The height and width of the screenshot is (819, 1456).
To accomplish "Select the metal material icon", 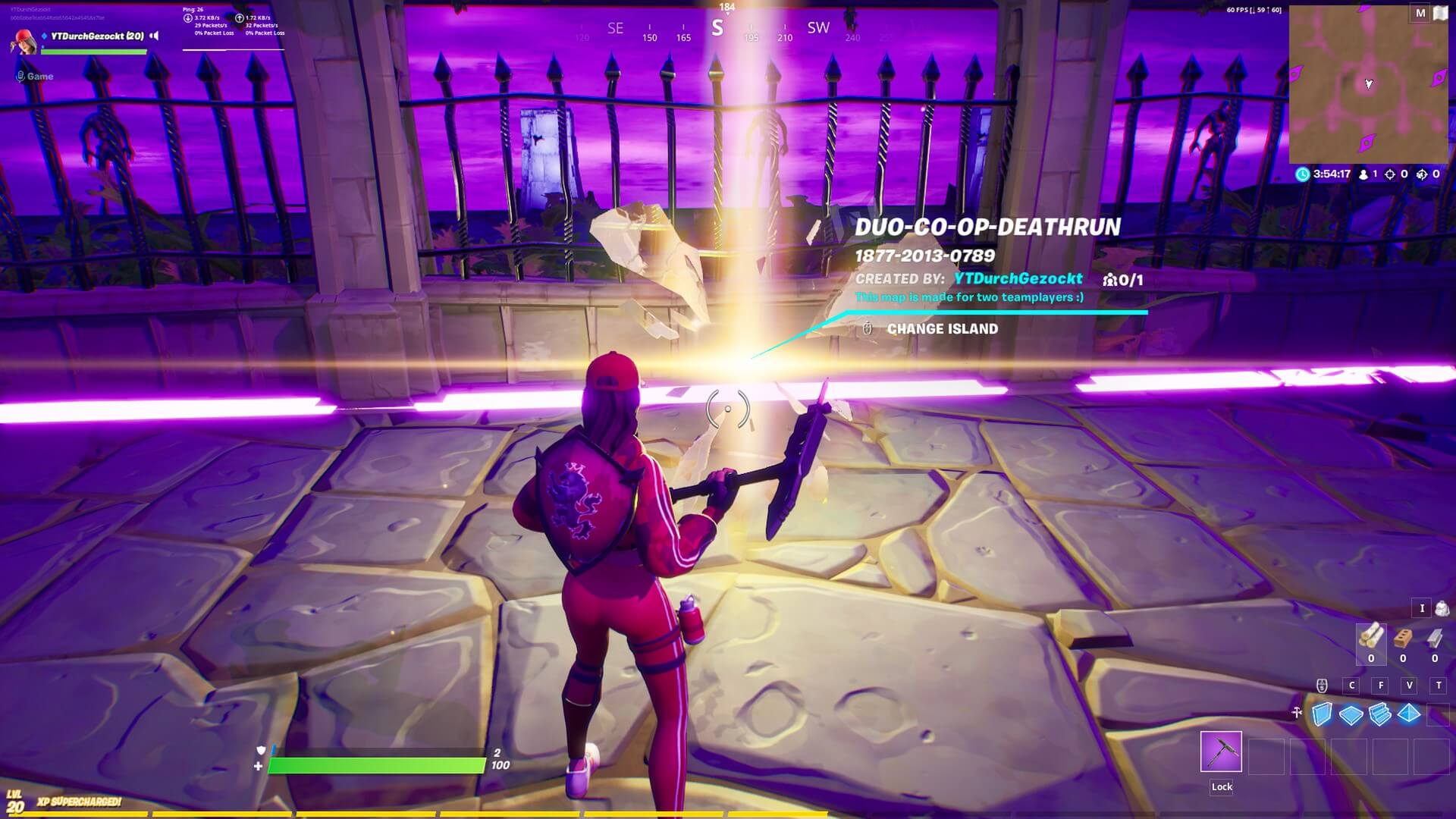I will click(x=1433, y=639).
